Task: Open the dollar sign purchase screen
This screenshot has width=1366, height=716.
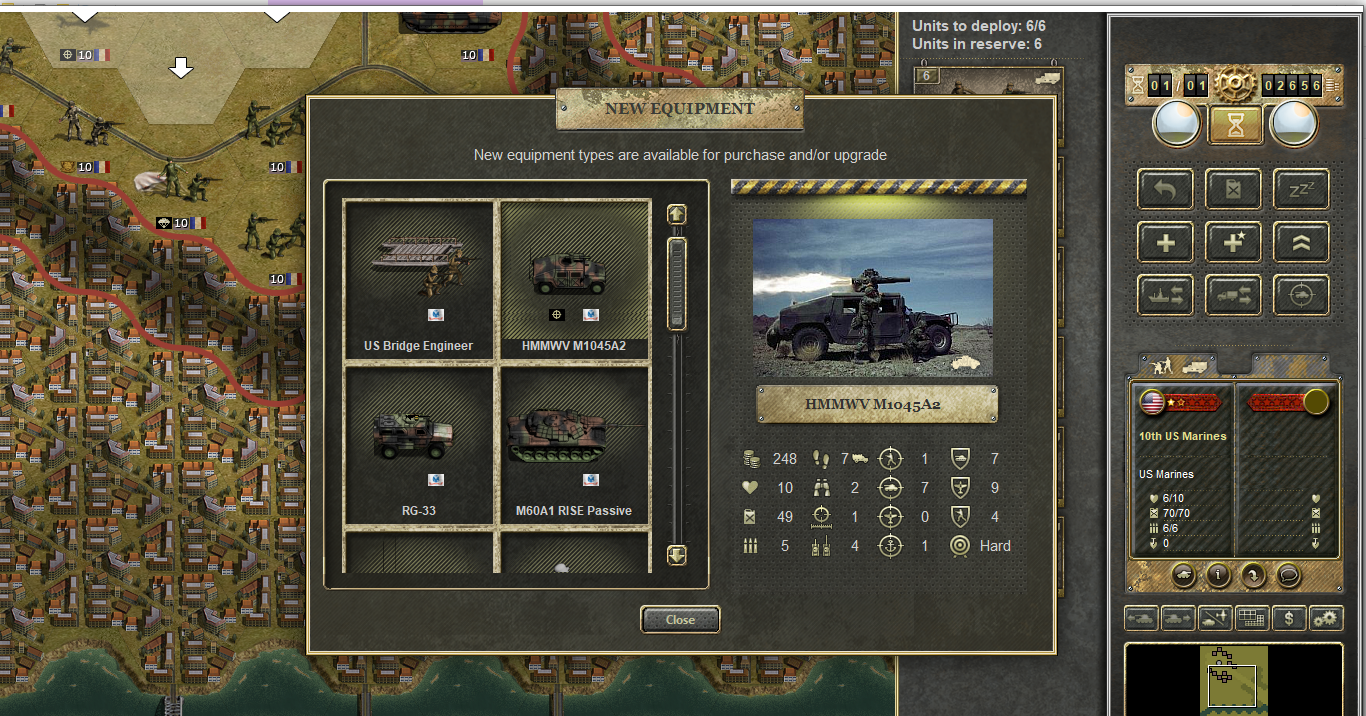Action: (1289, 618)
